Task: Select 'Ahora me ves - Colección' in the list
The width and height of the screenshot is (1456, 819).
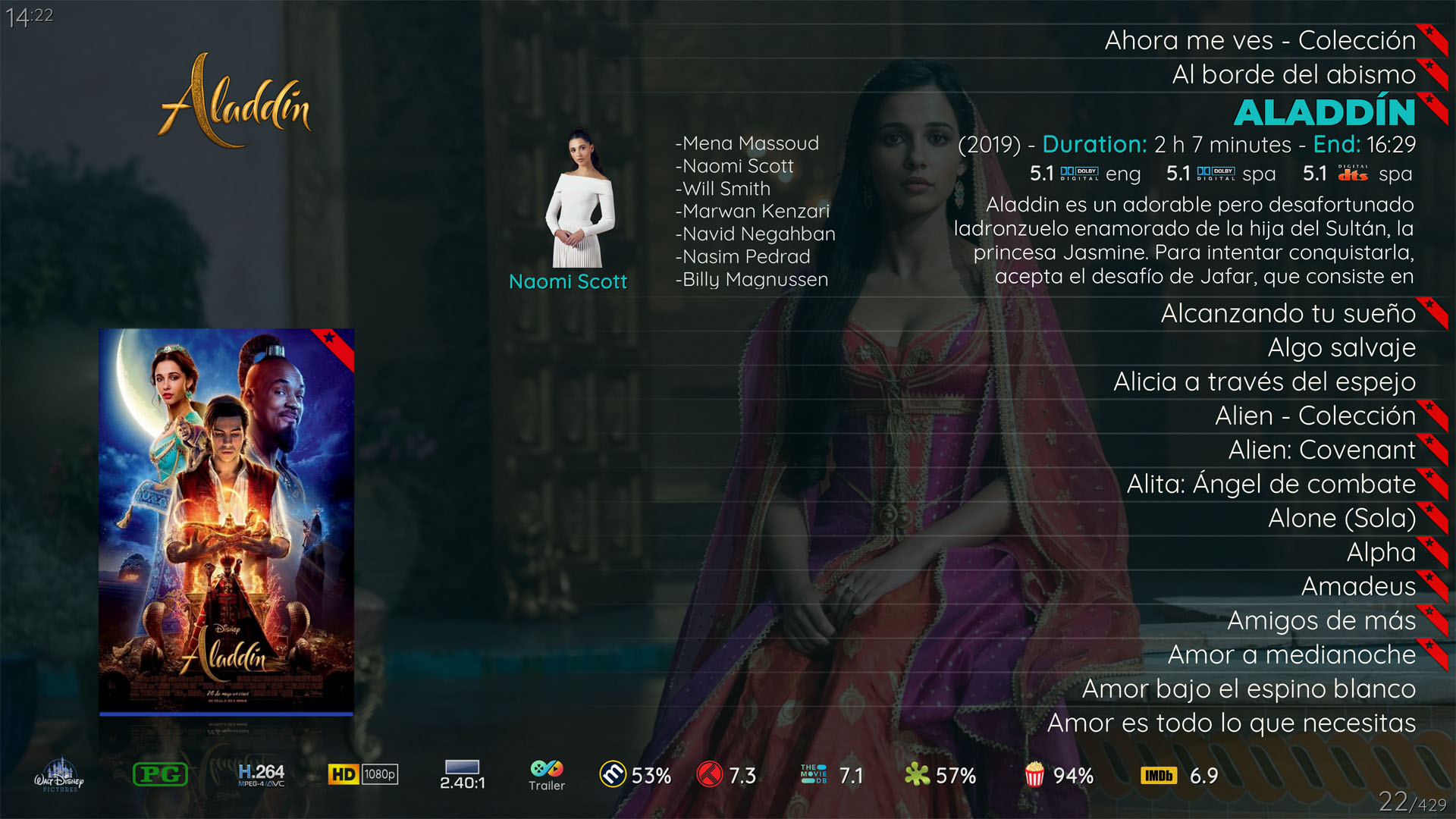Action: pos(1260,40)
